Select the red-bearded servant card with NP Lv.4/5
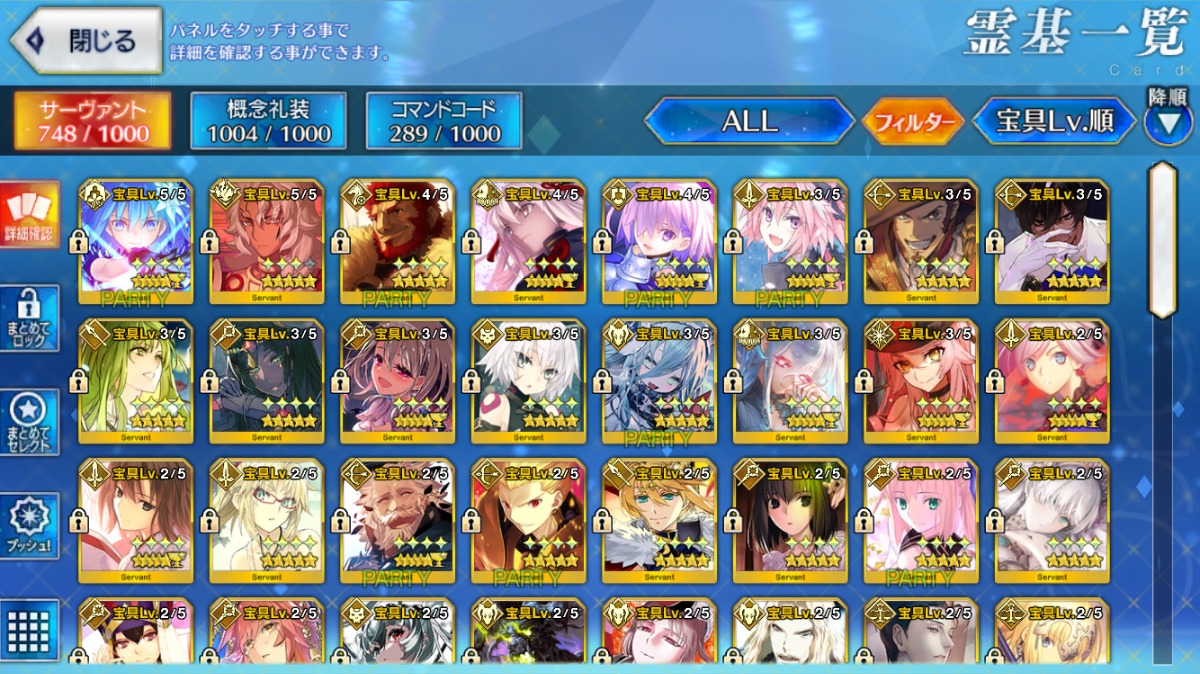Viewport: 1200px width, 674px height. pos(396,240)
